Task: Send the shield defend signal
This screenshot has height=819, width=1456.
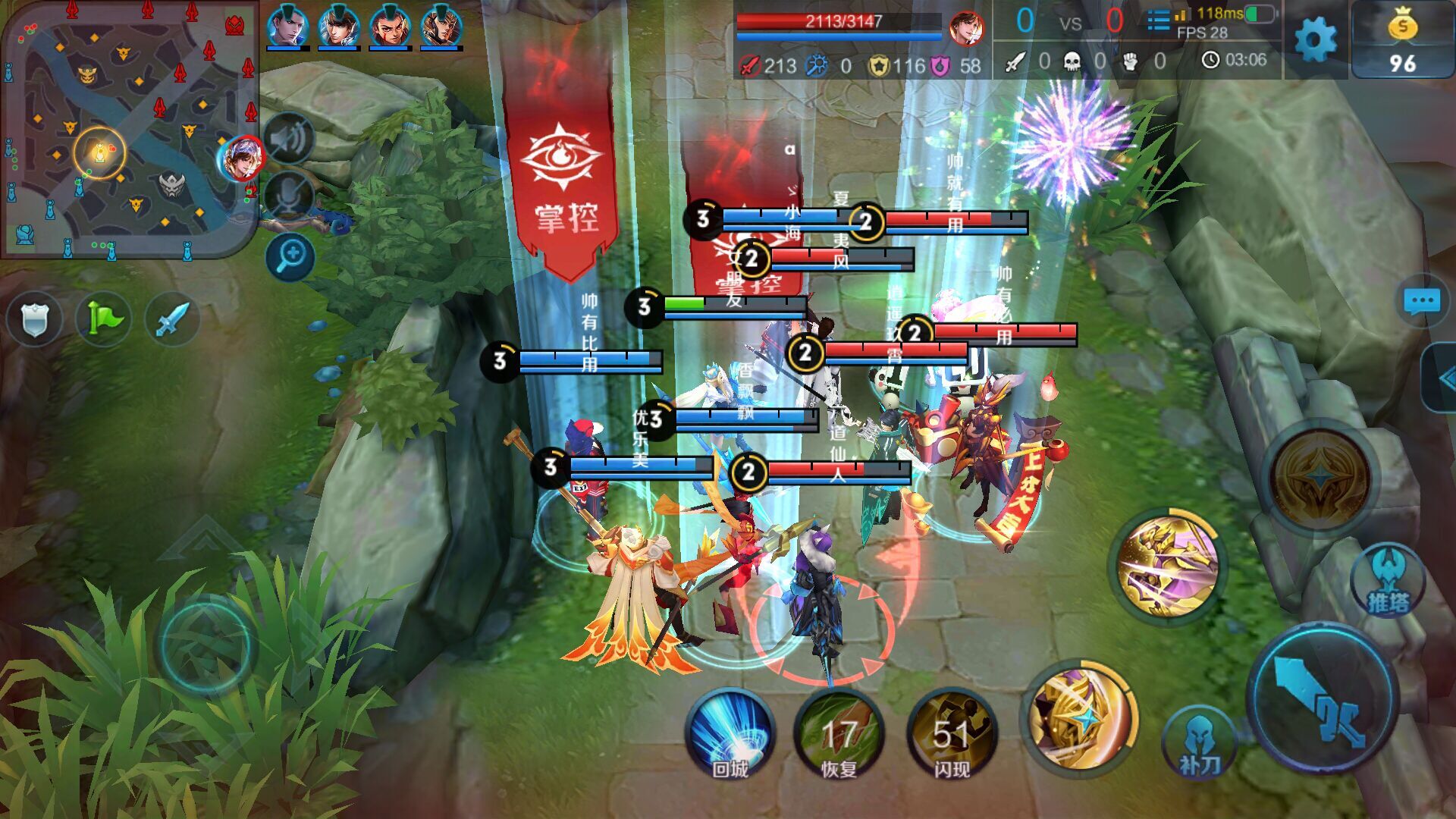Action: (35, 318)
